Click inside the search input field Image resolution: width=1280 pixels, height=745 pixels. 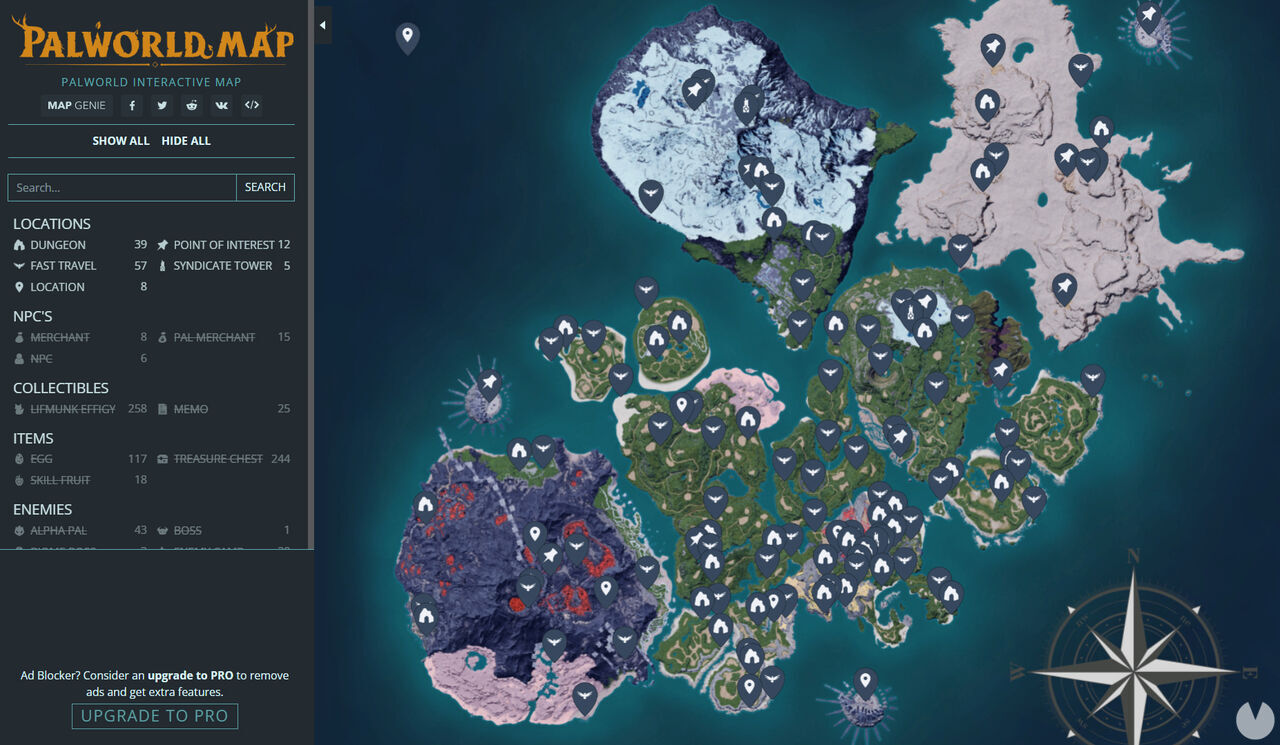coord(120,187)
